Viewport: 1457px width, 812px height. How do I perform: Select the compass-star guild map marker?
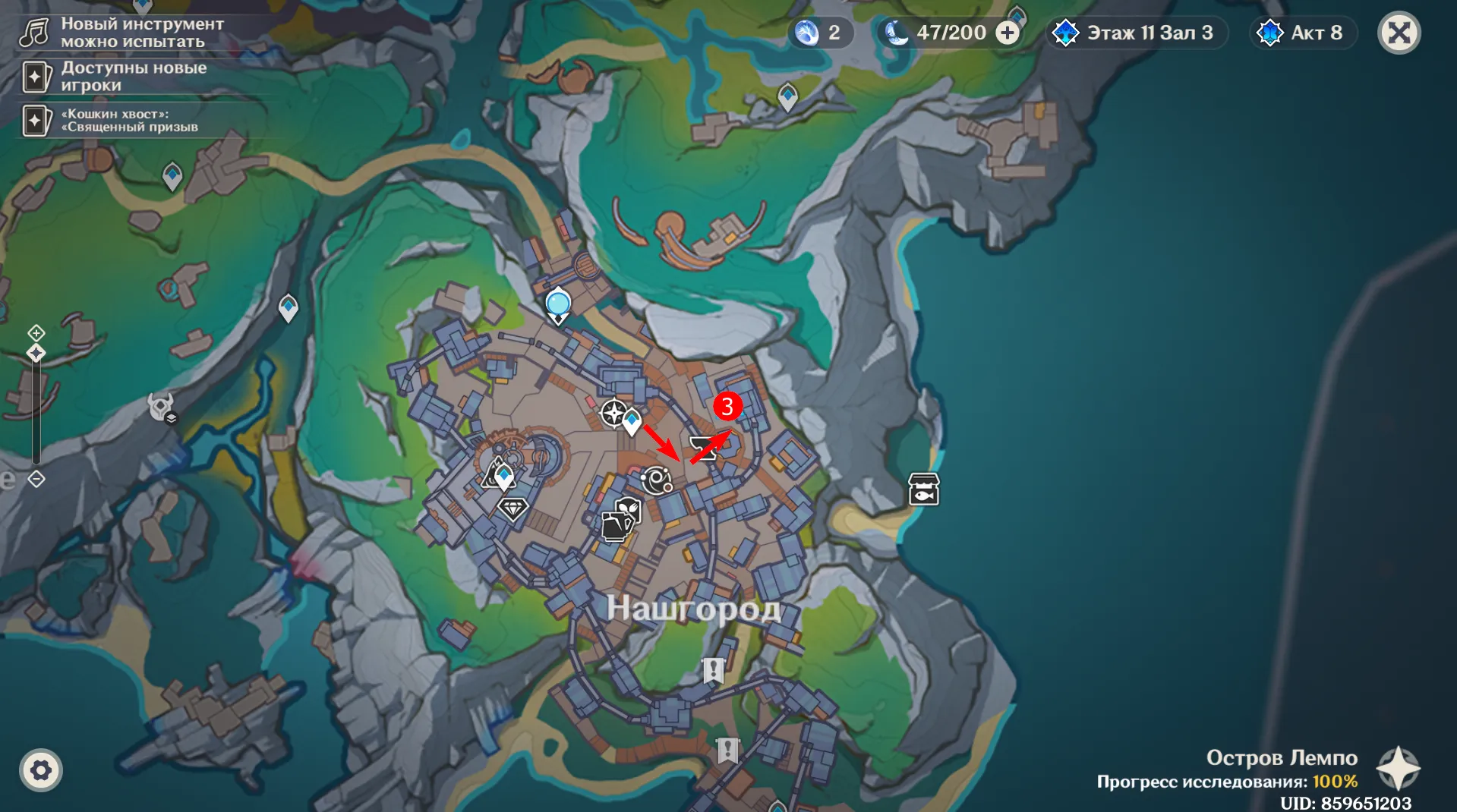[613, 414]
